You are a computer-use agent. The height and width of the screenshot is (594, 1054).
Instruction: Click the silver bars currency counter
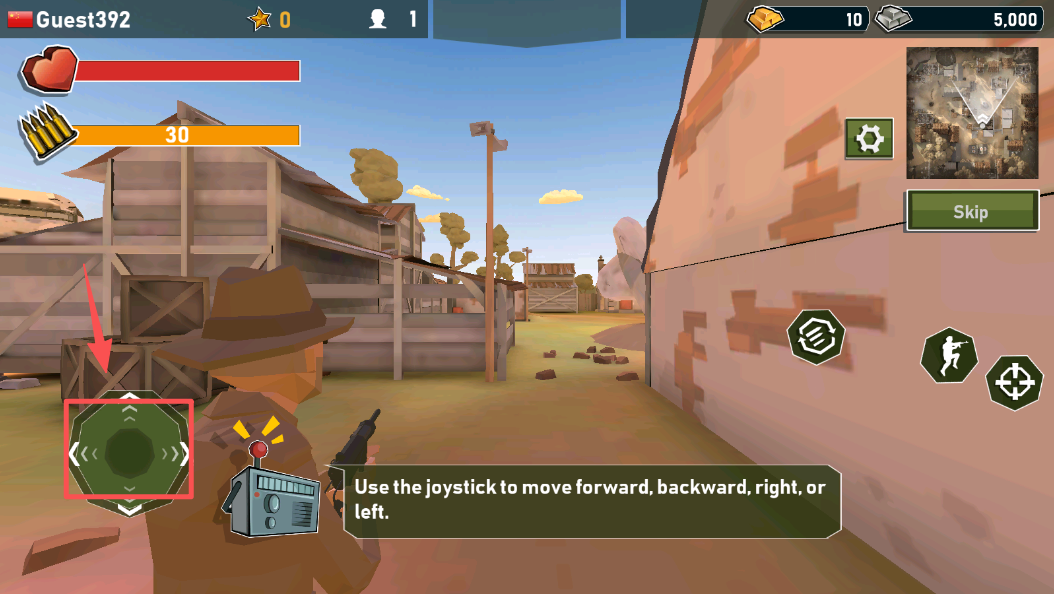click(x=960, y=19)
